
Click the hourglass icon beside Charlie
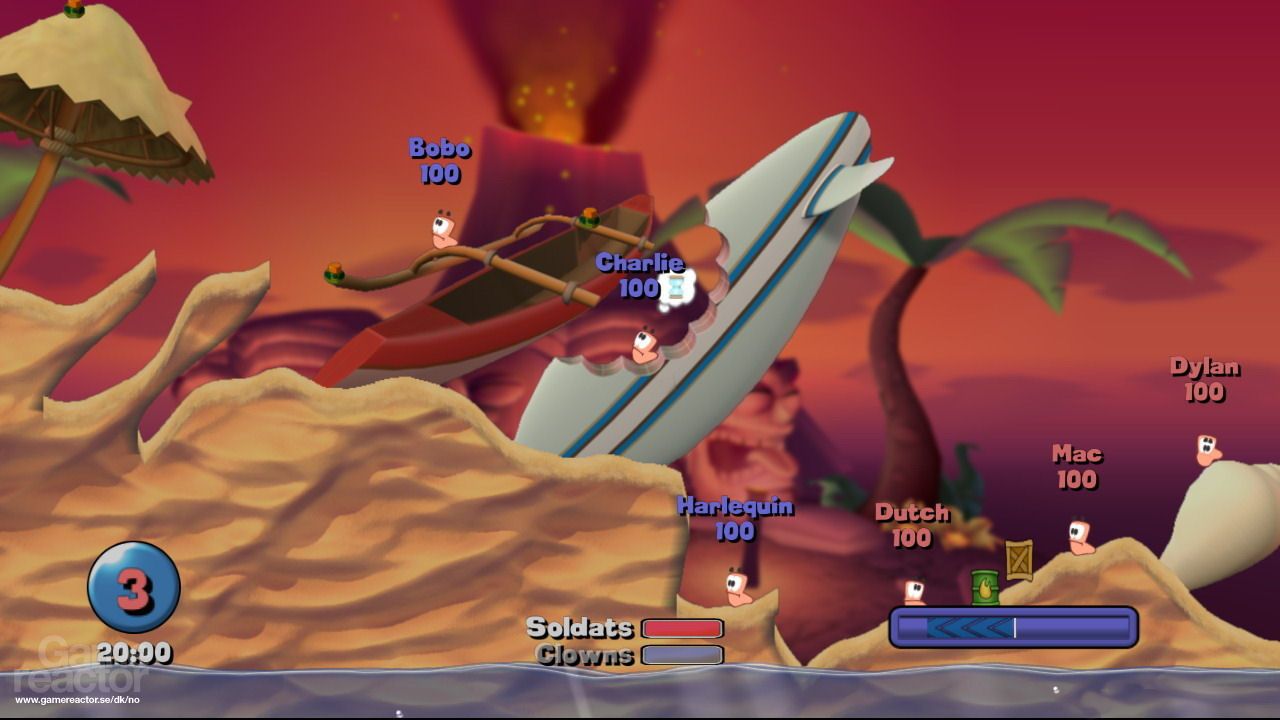coord(676,288)
